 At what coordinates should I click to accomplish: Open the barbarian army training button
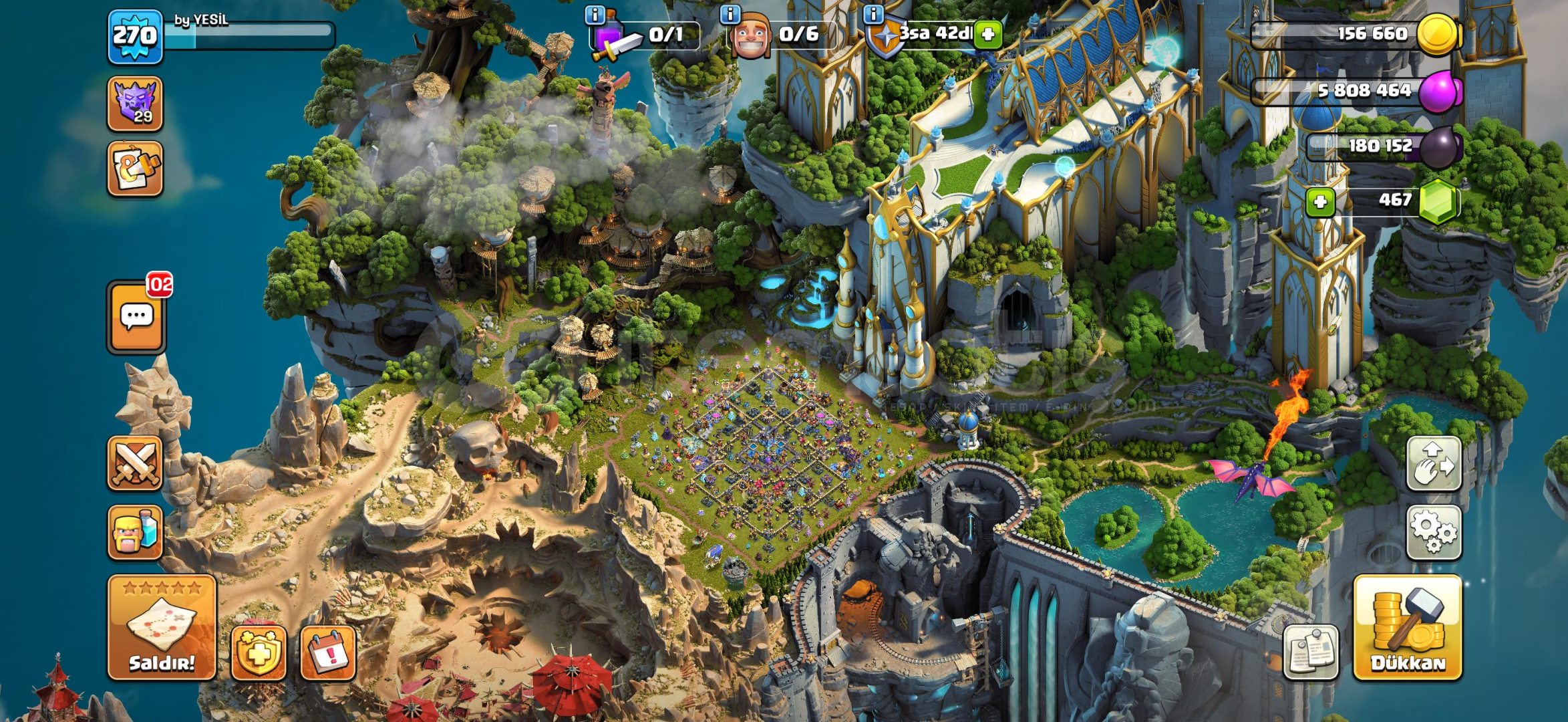pos(135,532)
